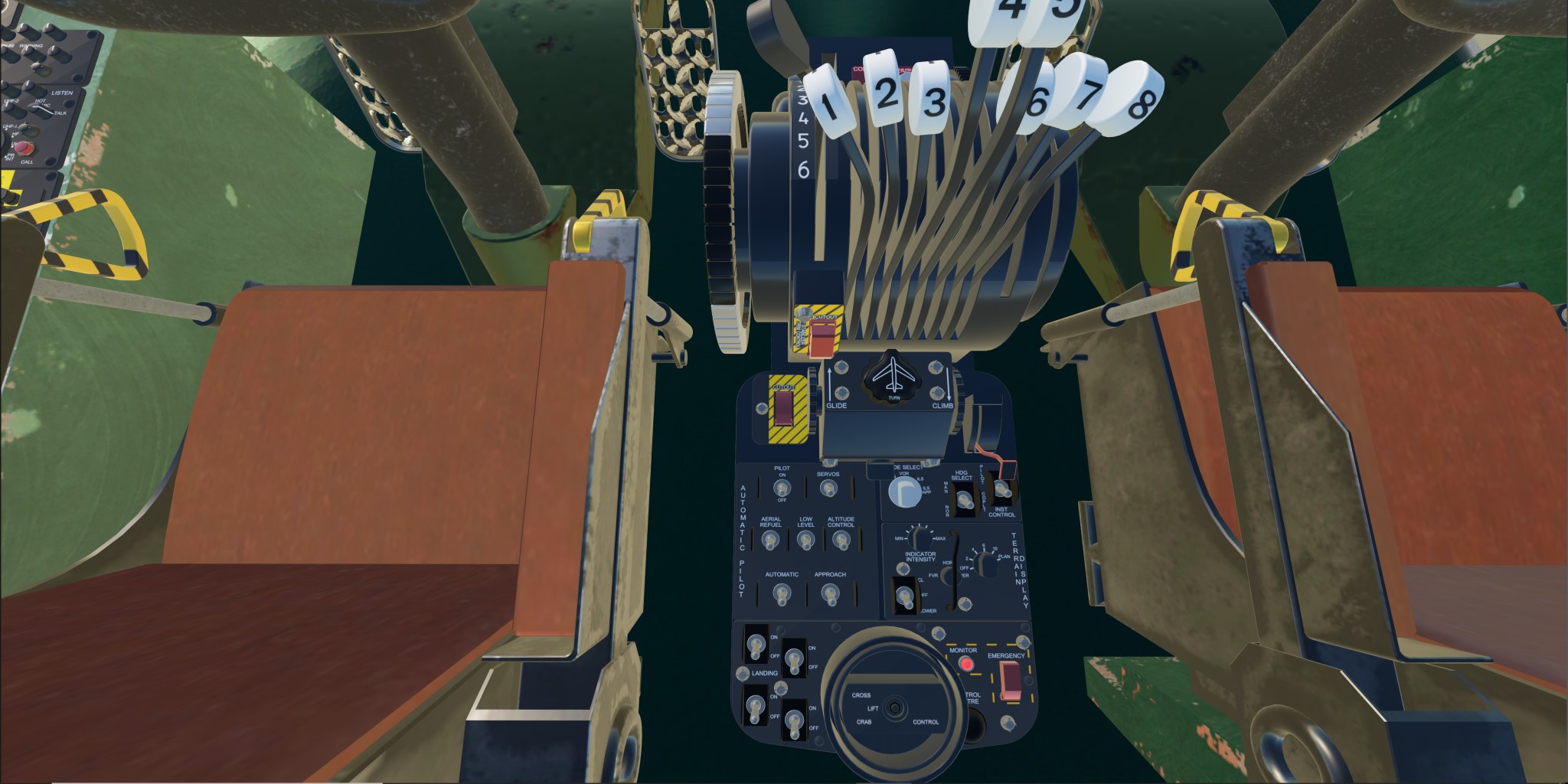Flip the INST CONTROL pilot/copilot switch
The height and width of the screenshot is (784, 1568).
(1001, 488)
